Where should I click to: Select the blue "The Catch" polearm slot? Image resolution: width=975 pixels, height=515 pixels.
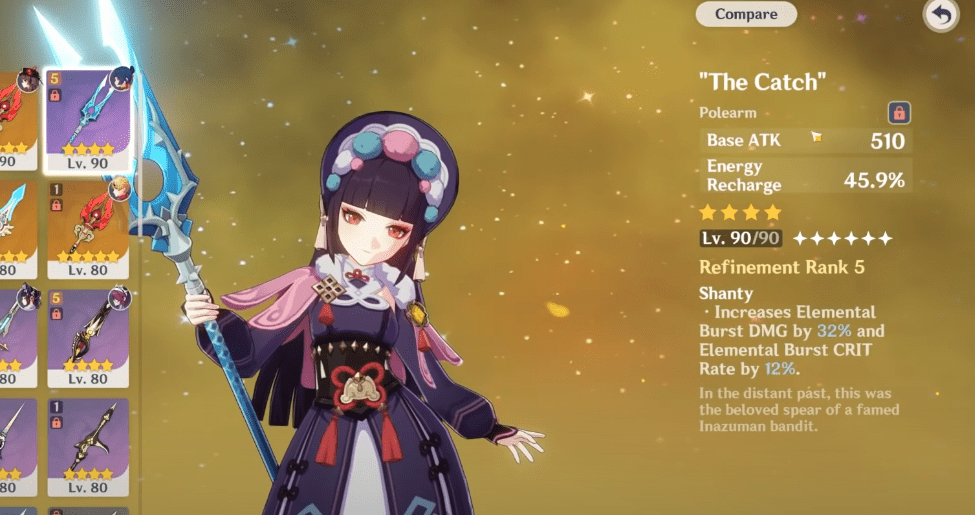(88, 118)
